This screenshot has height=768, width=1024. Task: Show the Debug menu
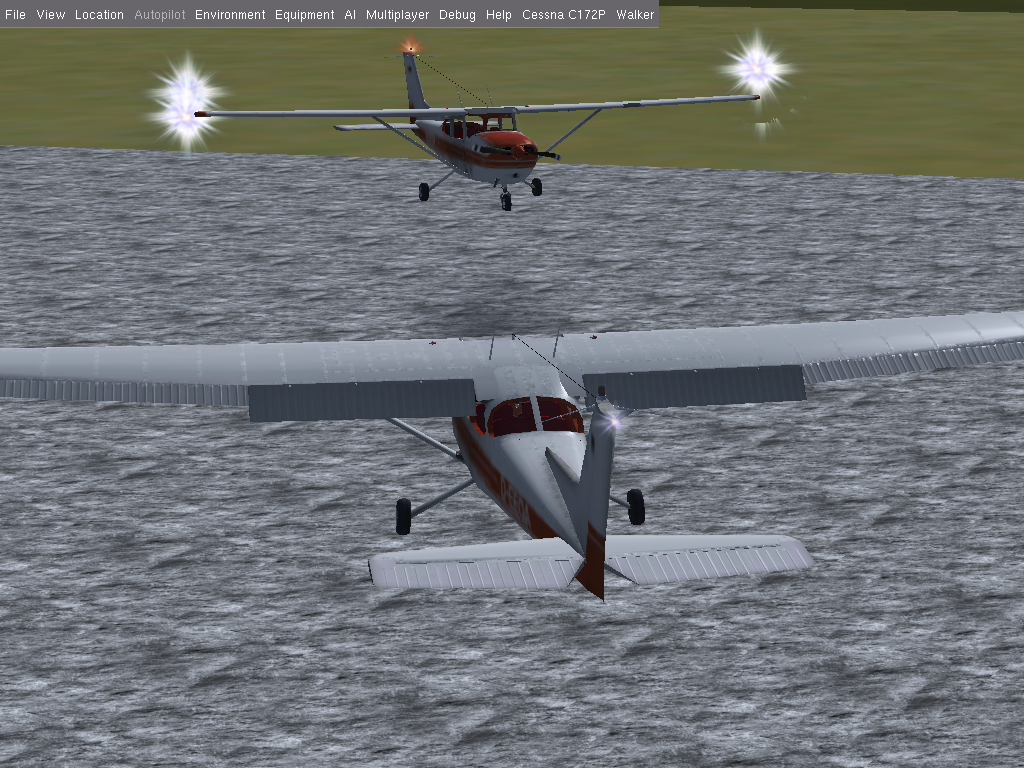[x=457, y=15]
